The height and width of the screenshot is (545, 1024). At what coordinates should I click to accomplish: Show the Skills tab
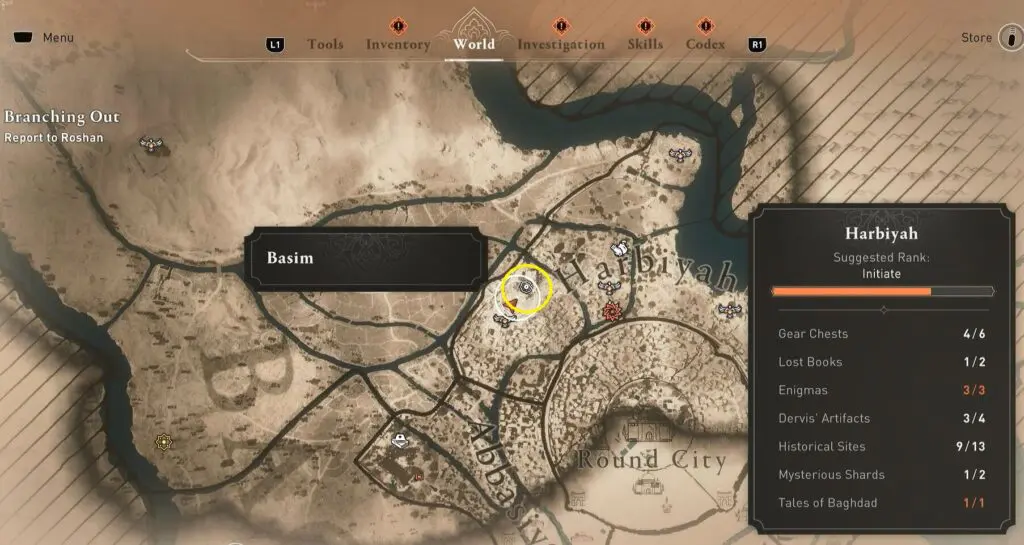pyautogui.click(x=645, y=44)
